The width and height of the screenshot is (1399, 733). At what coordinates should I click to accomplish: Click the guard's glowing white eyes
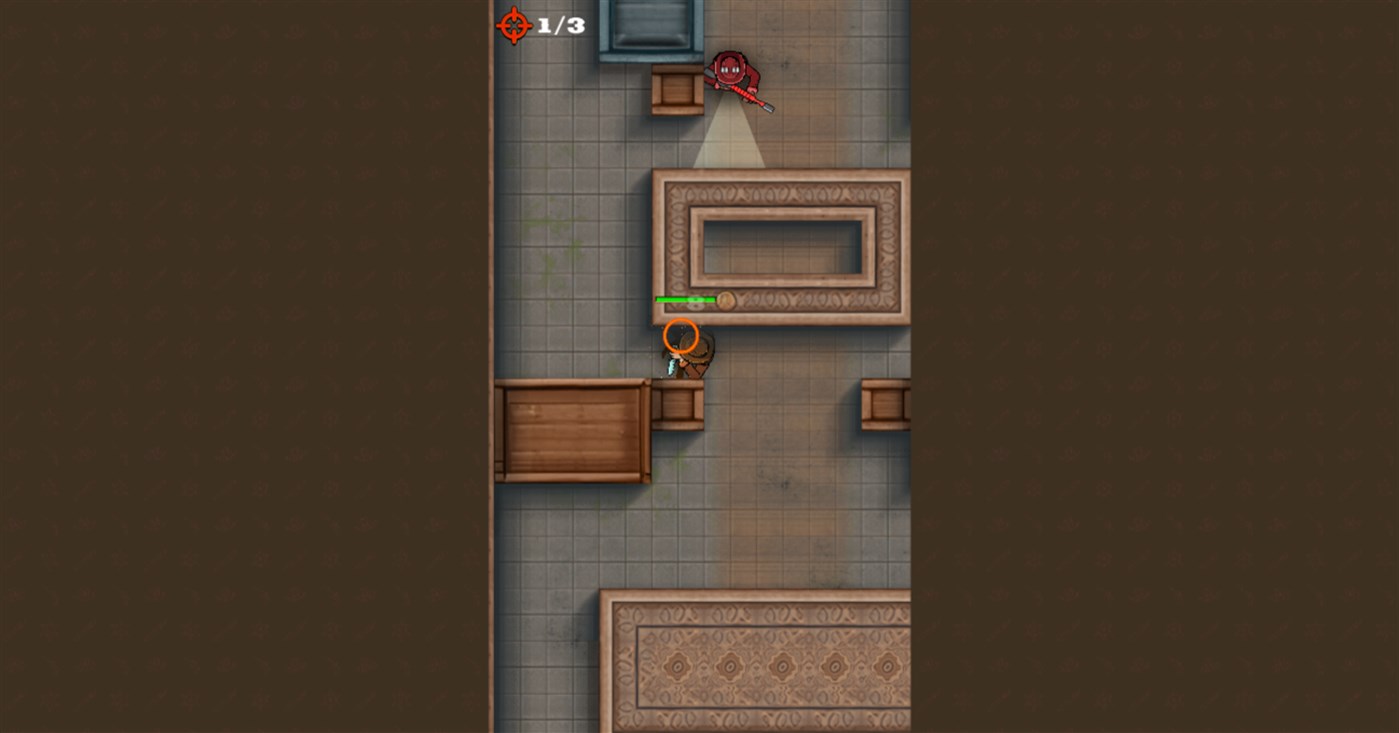731,69
